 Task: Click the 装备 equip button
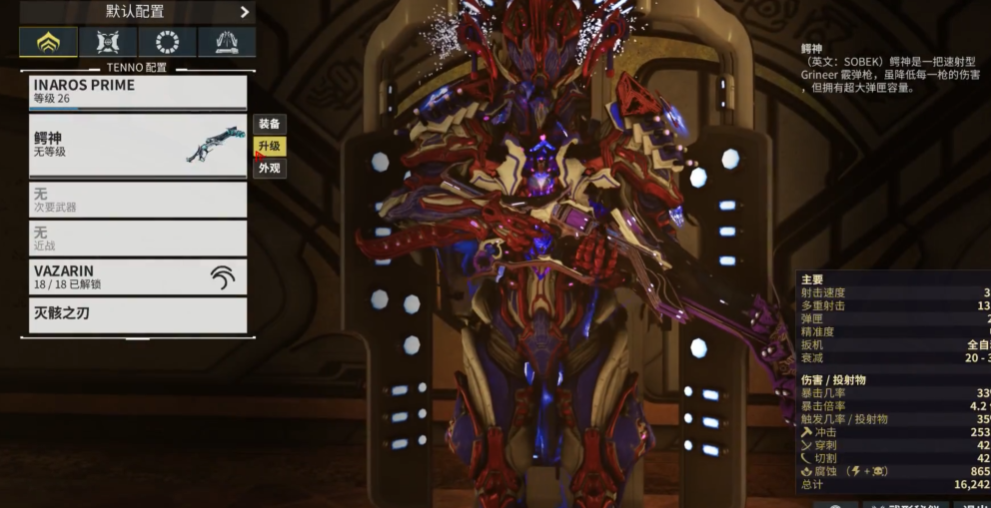coord(269,124)
